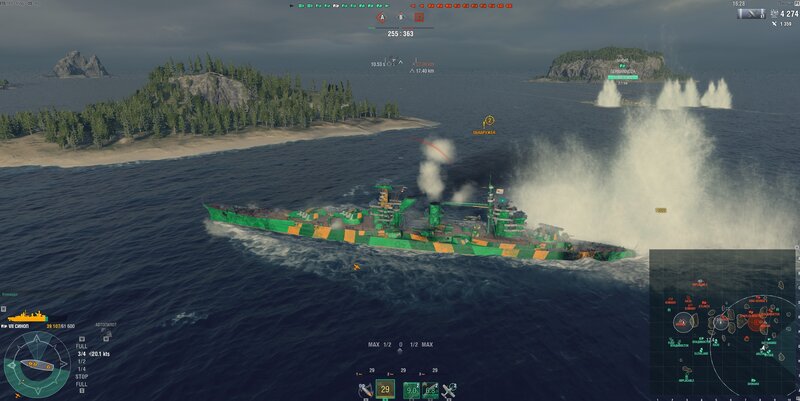Viewport: 800px width, 401px height.
Task: Switch to the shell ammo icon slot
Action: click(366, 390)
